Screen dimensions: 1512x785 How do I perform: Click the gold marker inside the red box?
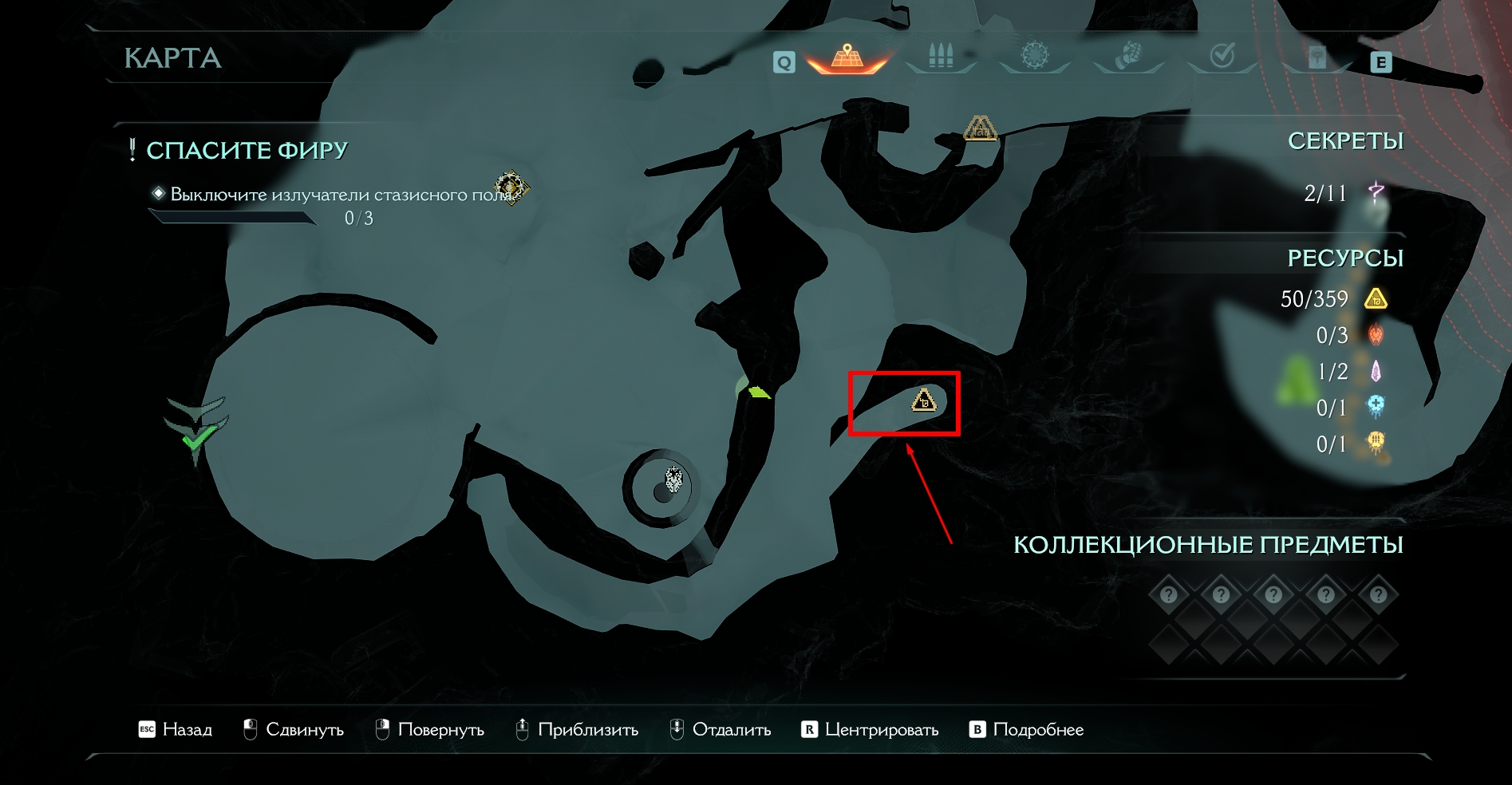[x=924, y=400]
